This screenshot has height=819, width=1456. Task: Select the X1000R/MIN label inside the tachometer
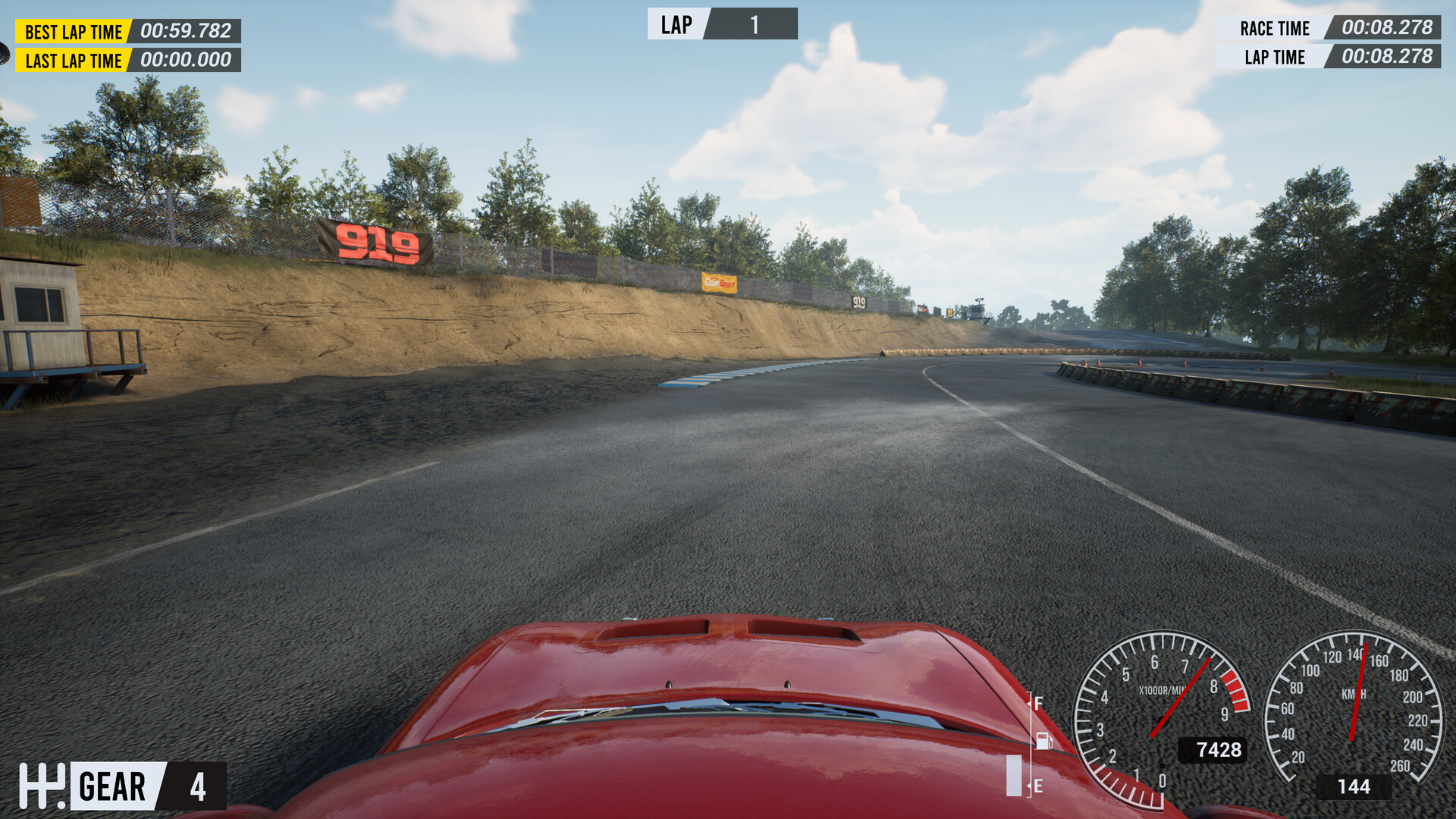(x=1163, y=692)
